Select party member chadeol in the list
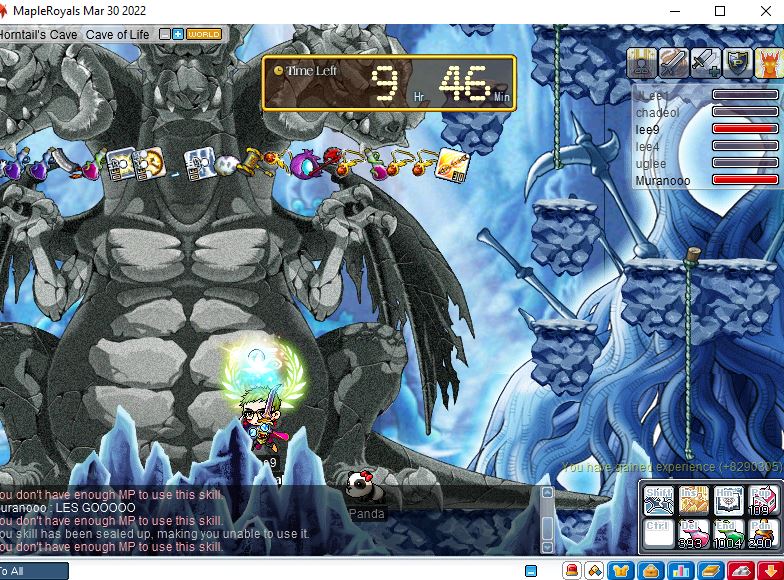This screenshot has width=784, height=580. (657, 112)
